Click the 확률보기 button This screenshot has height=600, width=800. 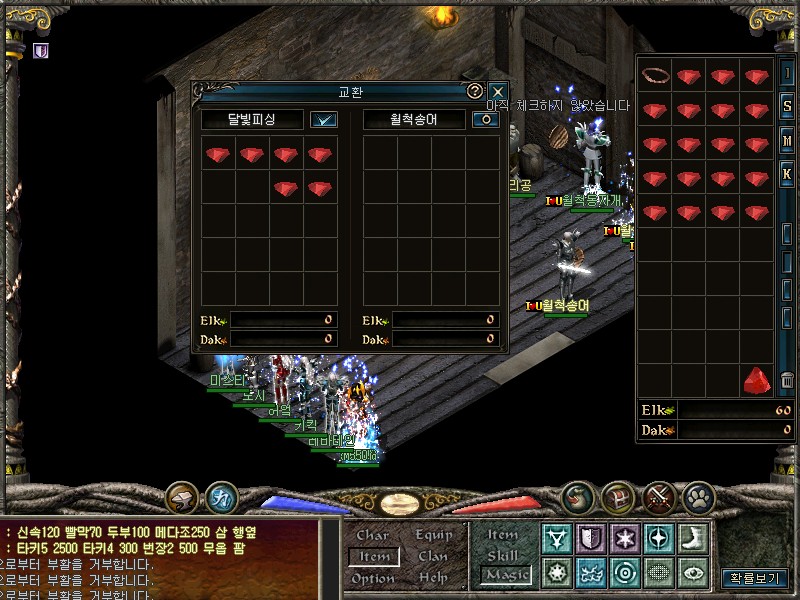tap(755, 578)
